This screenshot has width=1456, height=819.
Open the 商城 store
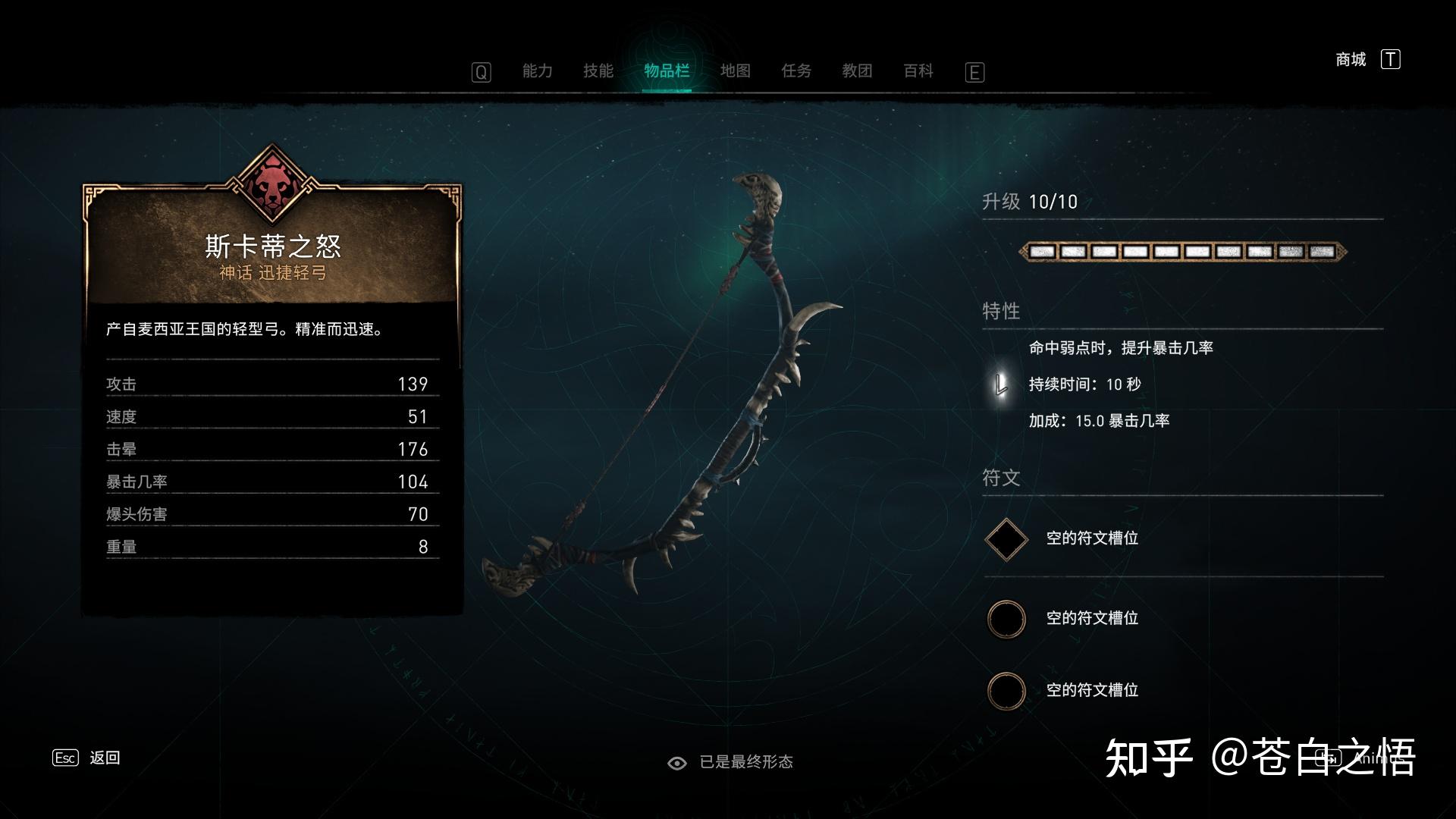pos(1351,60)
